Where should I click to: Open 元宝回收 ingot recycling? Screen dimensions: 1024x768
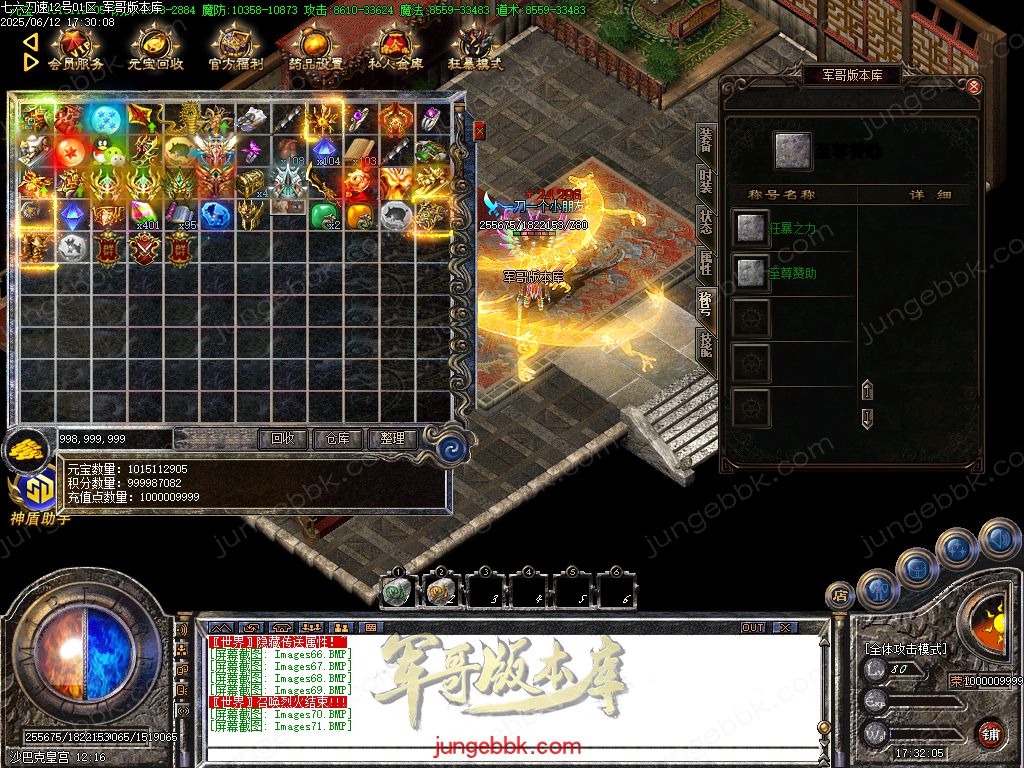155,49
